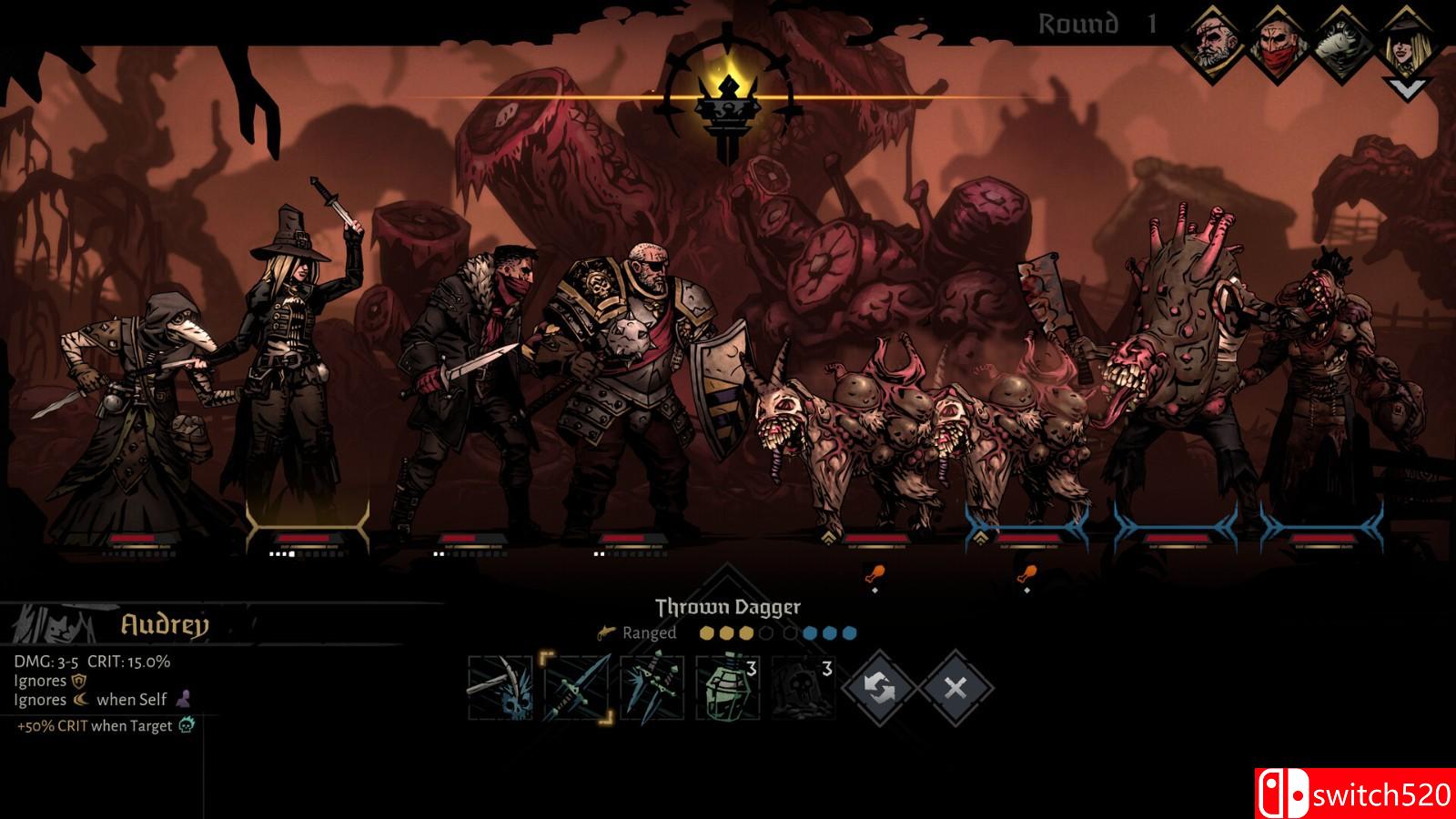Click Audrey's name panel
The image size is (1456, 819).
tap(164, 624)
